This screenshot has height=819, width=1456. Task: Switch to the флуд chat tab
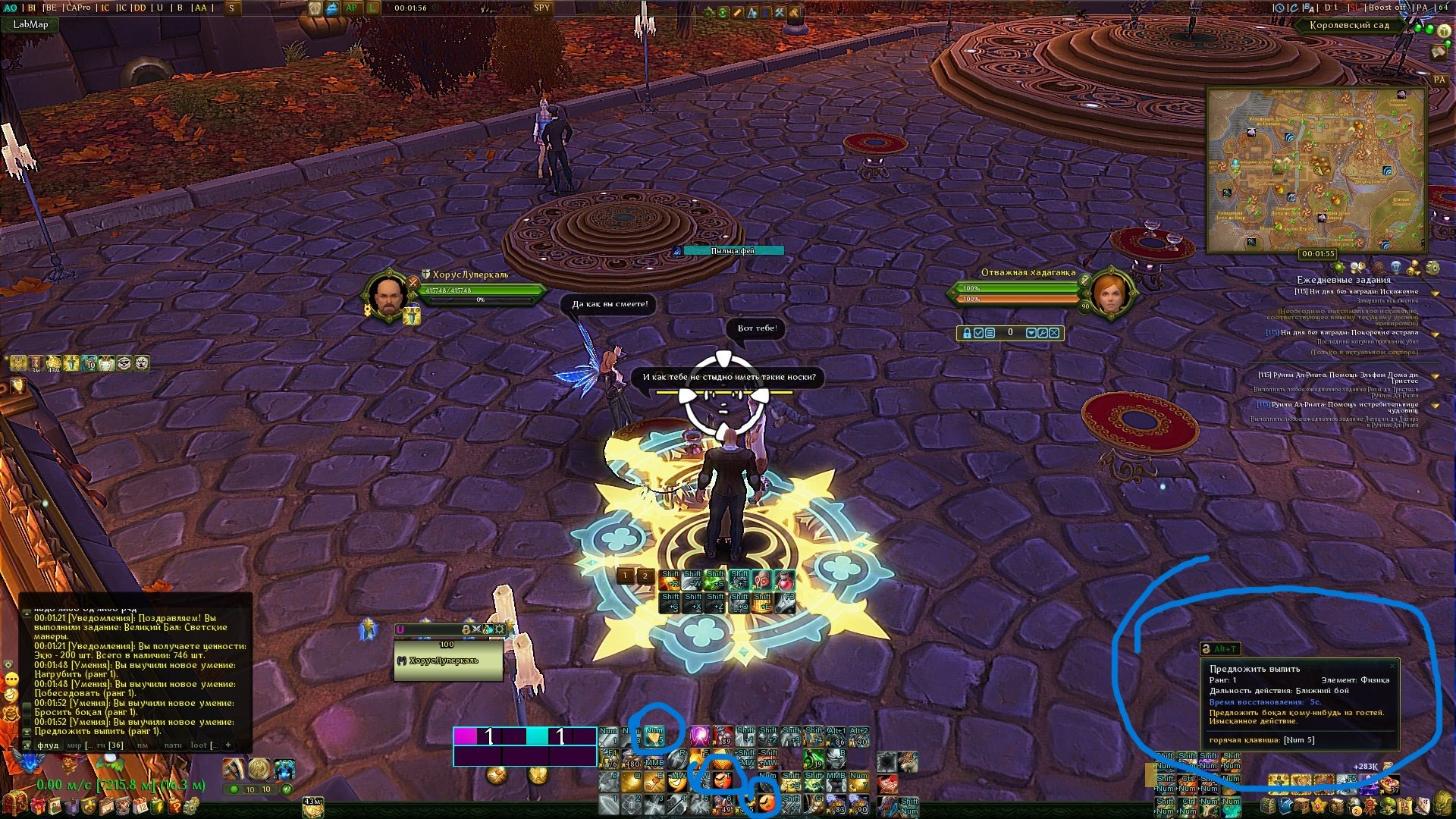click(49, 745)
